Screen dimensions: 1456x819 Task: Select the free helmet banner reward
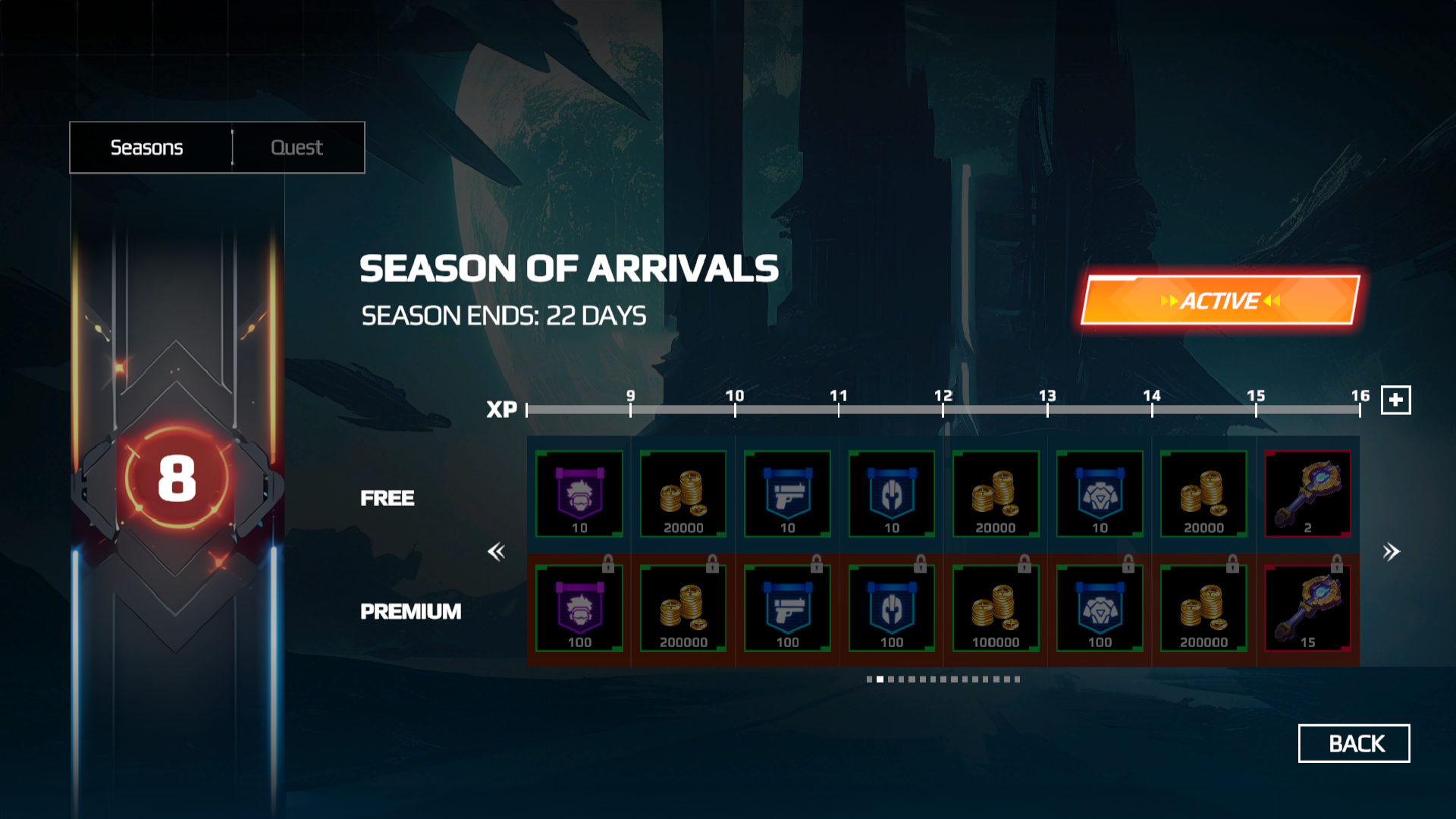[x=890, y=494]
